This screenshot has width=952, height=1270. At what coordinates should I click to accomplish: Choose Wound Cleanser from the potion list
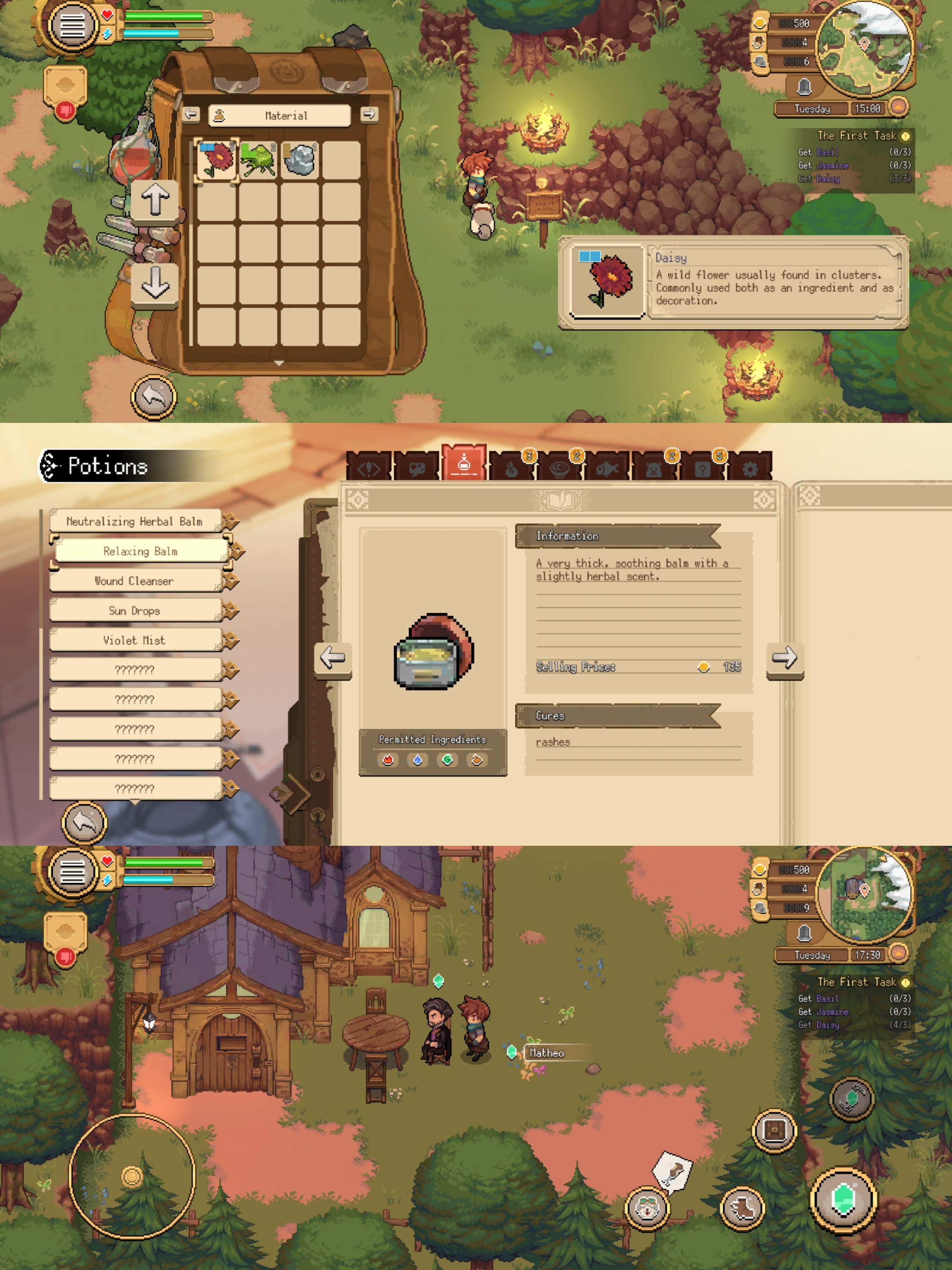(135, 581)
